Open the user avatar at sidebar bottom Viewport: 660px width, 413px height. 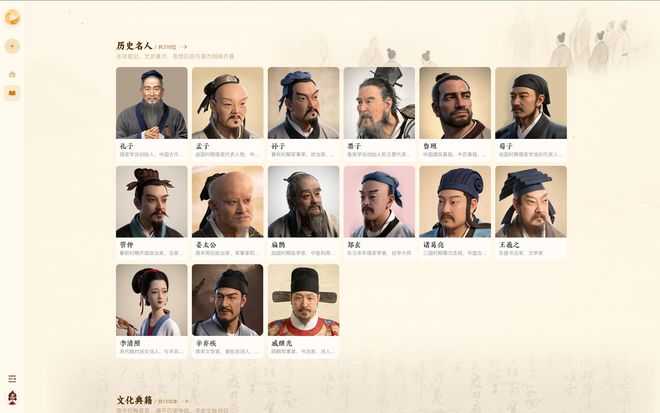click(12, 397)
